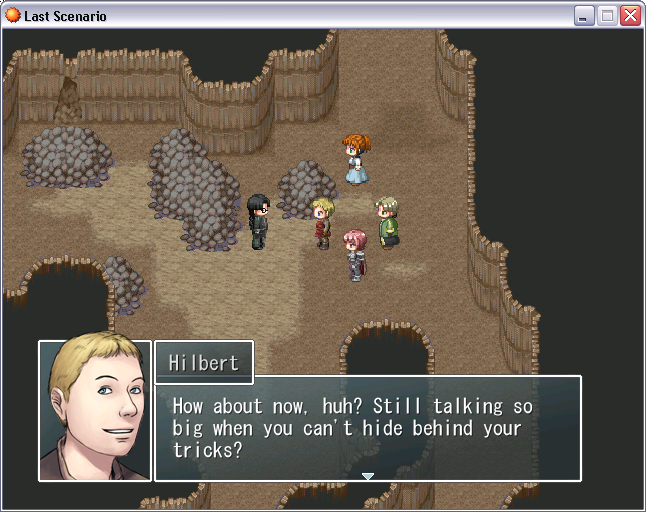This screenshot has width=646, height=512.
Task: Click Hilbert's dialogue text box
Action: [367, 428]
